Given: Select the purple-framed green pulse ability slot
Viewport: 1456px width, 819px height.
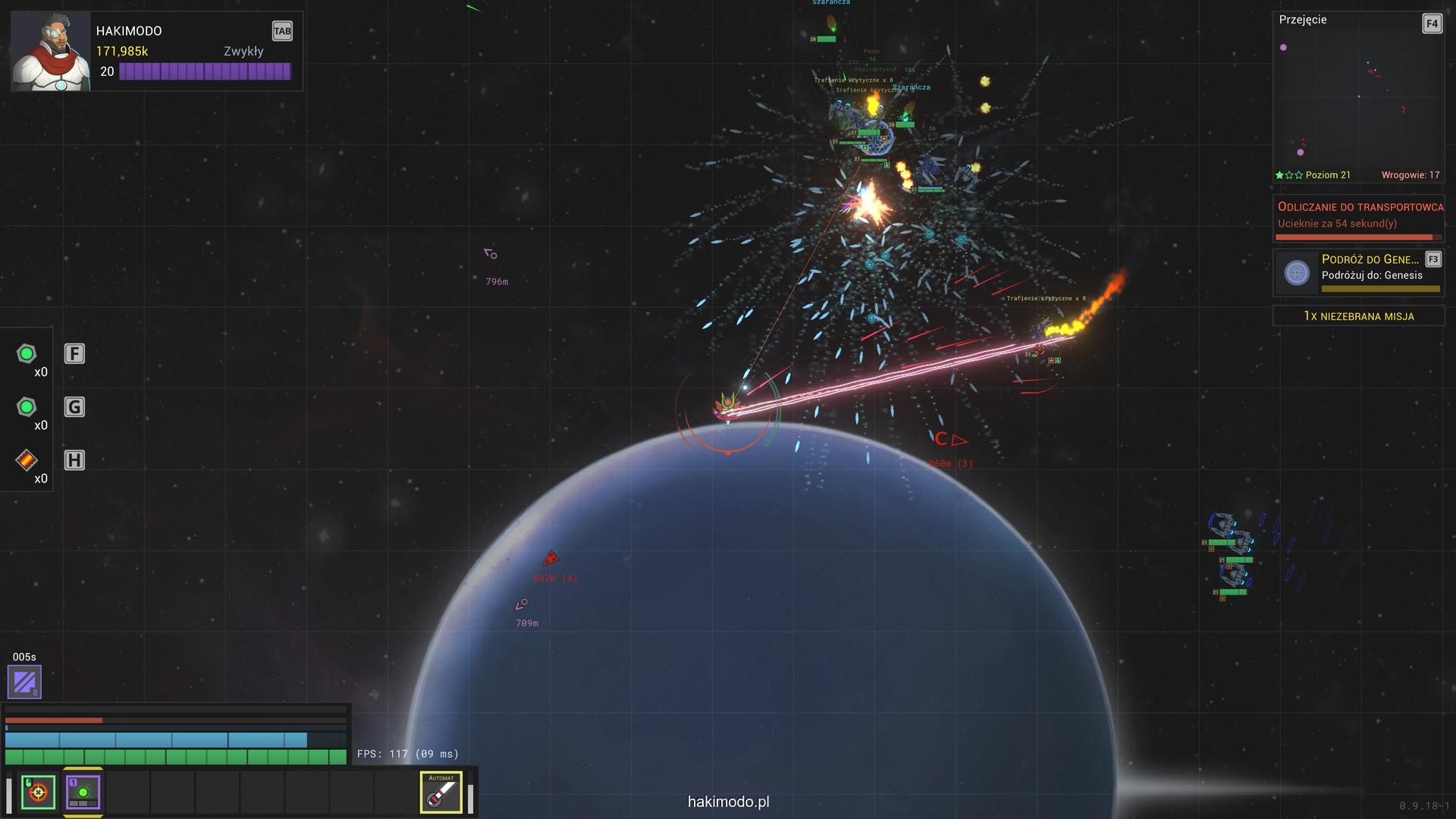Looking at the screenshot, I should tap(83, 793).
